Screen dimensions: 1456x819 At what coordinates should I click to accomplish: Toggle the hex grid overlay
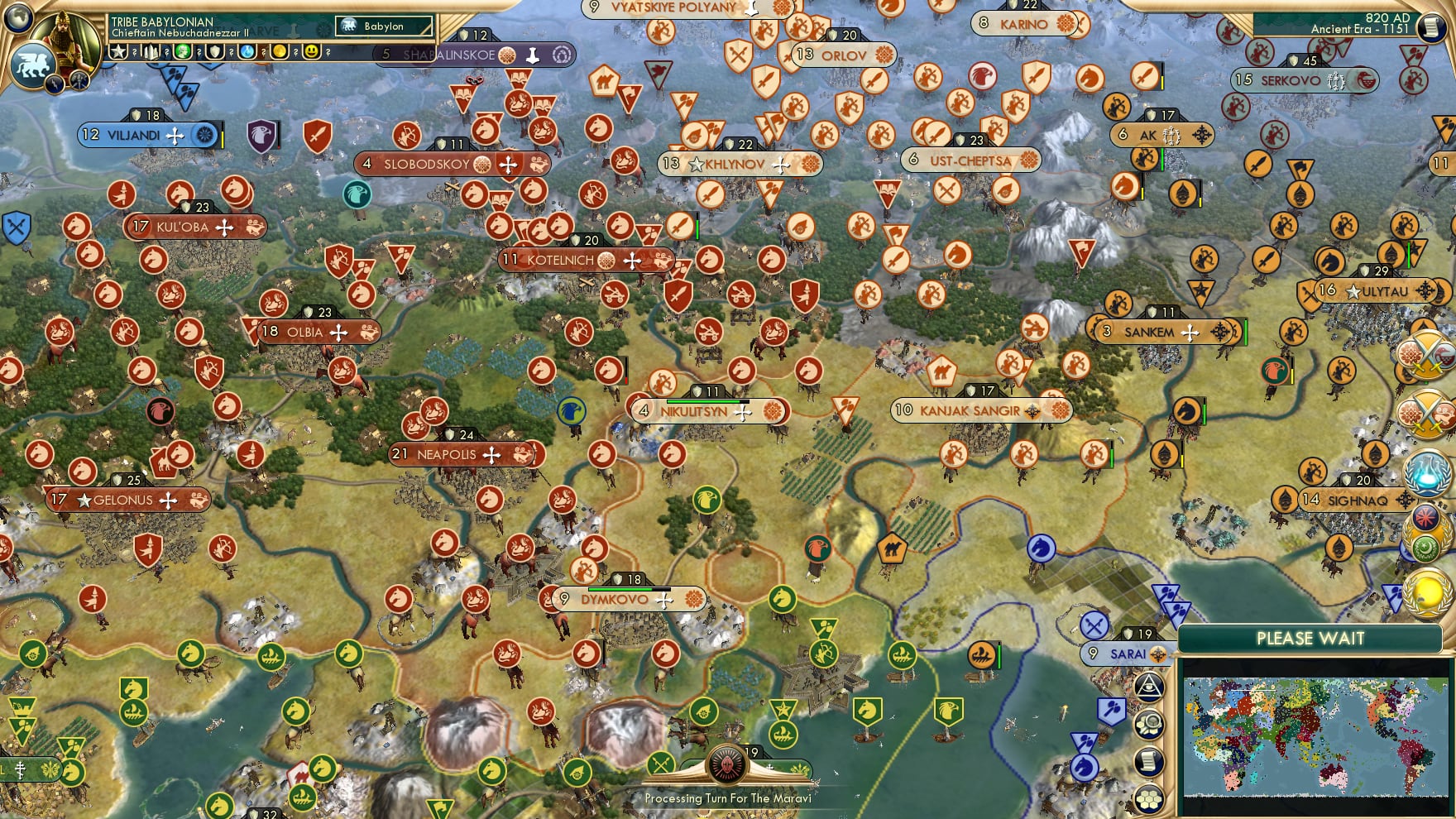click(1151, 797)
